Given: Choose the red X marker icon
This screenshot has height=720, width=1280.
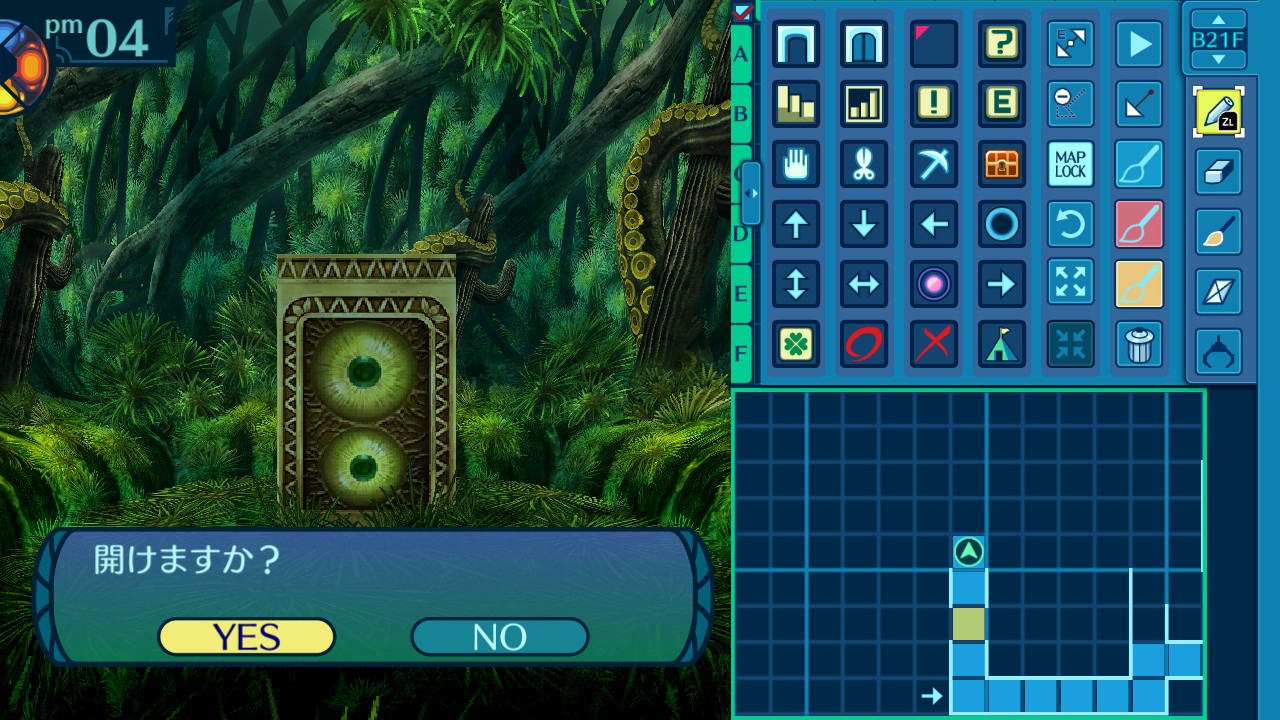Looking at the screenshot, I should 934,345.
